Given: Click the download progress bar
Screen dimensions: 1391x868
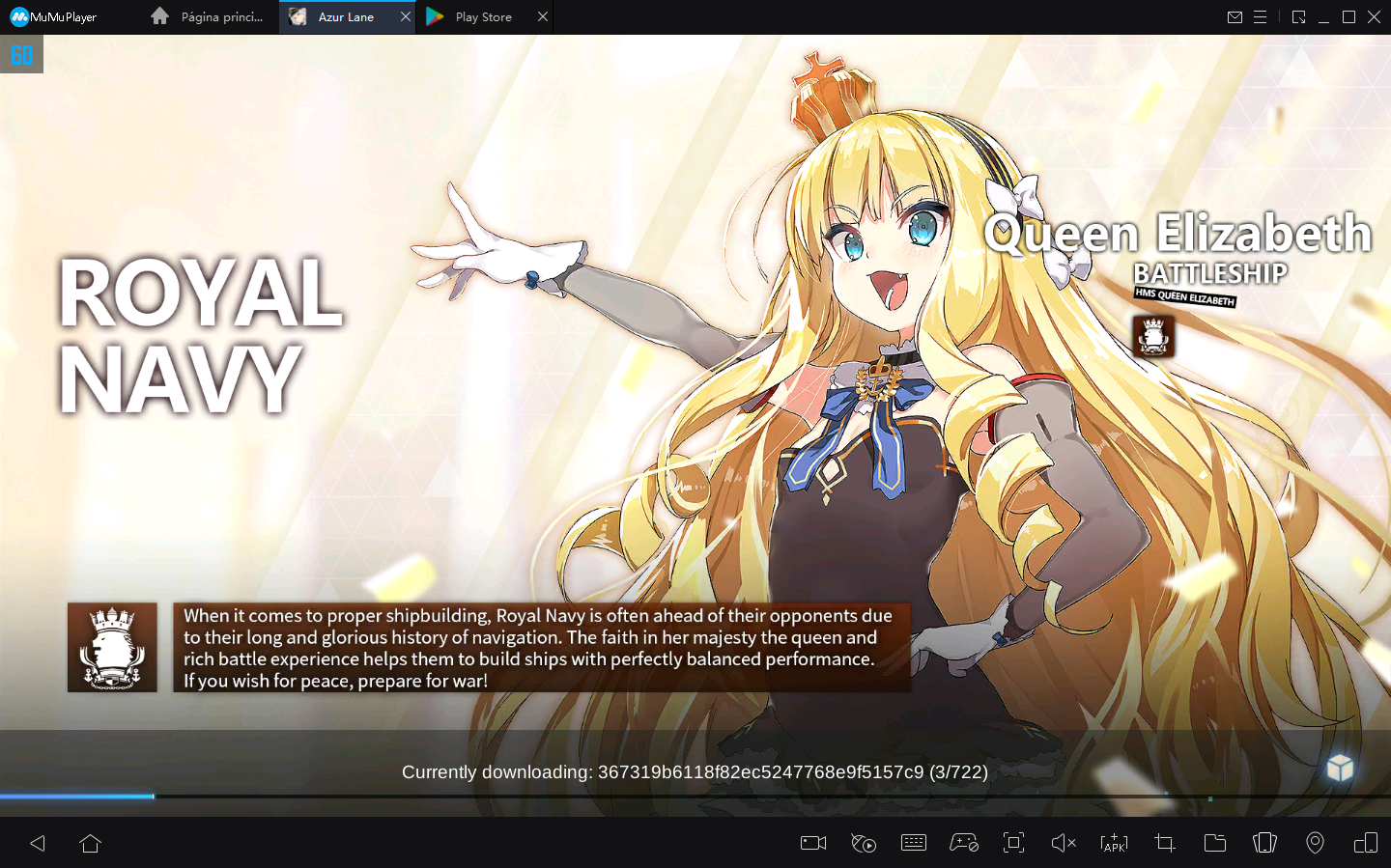Looking at the screenshot, I should pyautogui.click(x=676, y=796).
